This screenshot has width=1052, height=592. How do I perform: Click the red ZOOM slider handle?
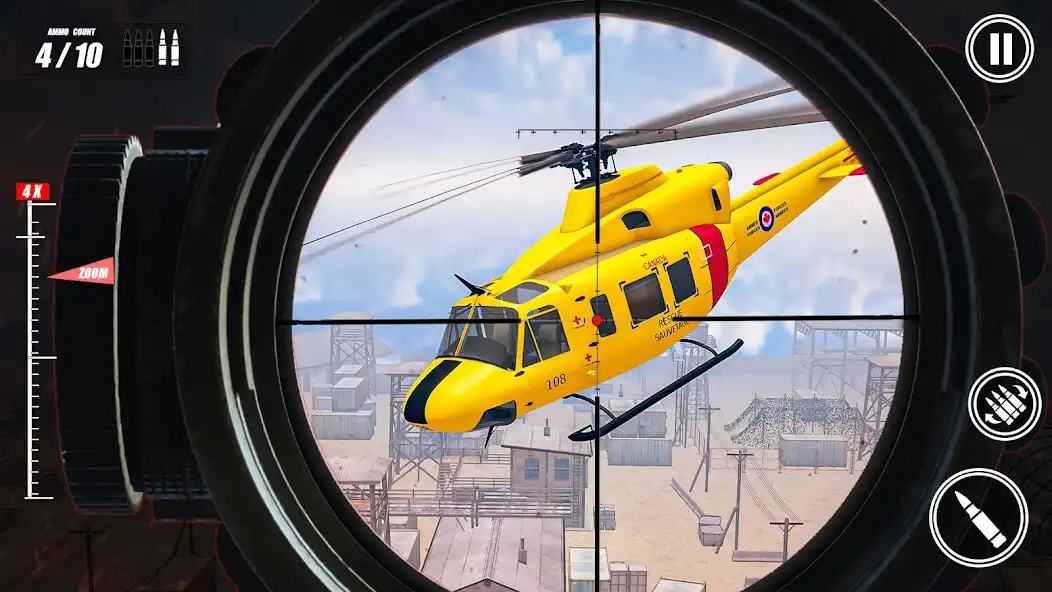coord(83,271)
